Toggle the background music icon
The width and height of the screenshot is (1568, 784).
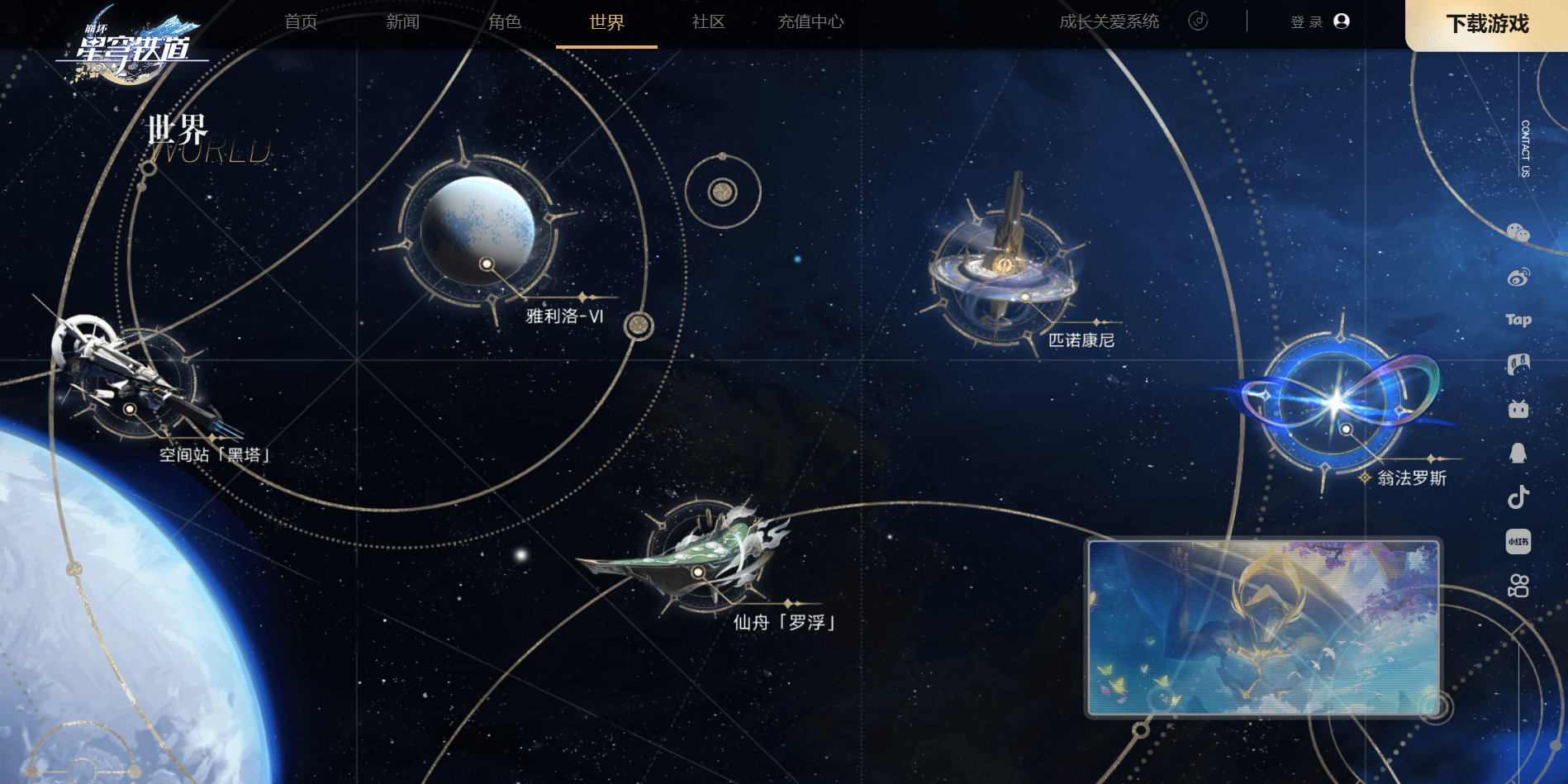pos(1198,21)
